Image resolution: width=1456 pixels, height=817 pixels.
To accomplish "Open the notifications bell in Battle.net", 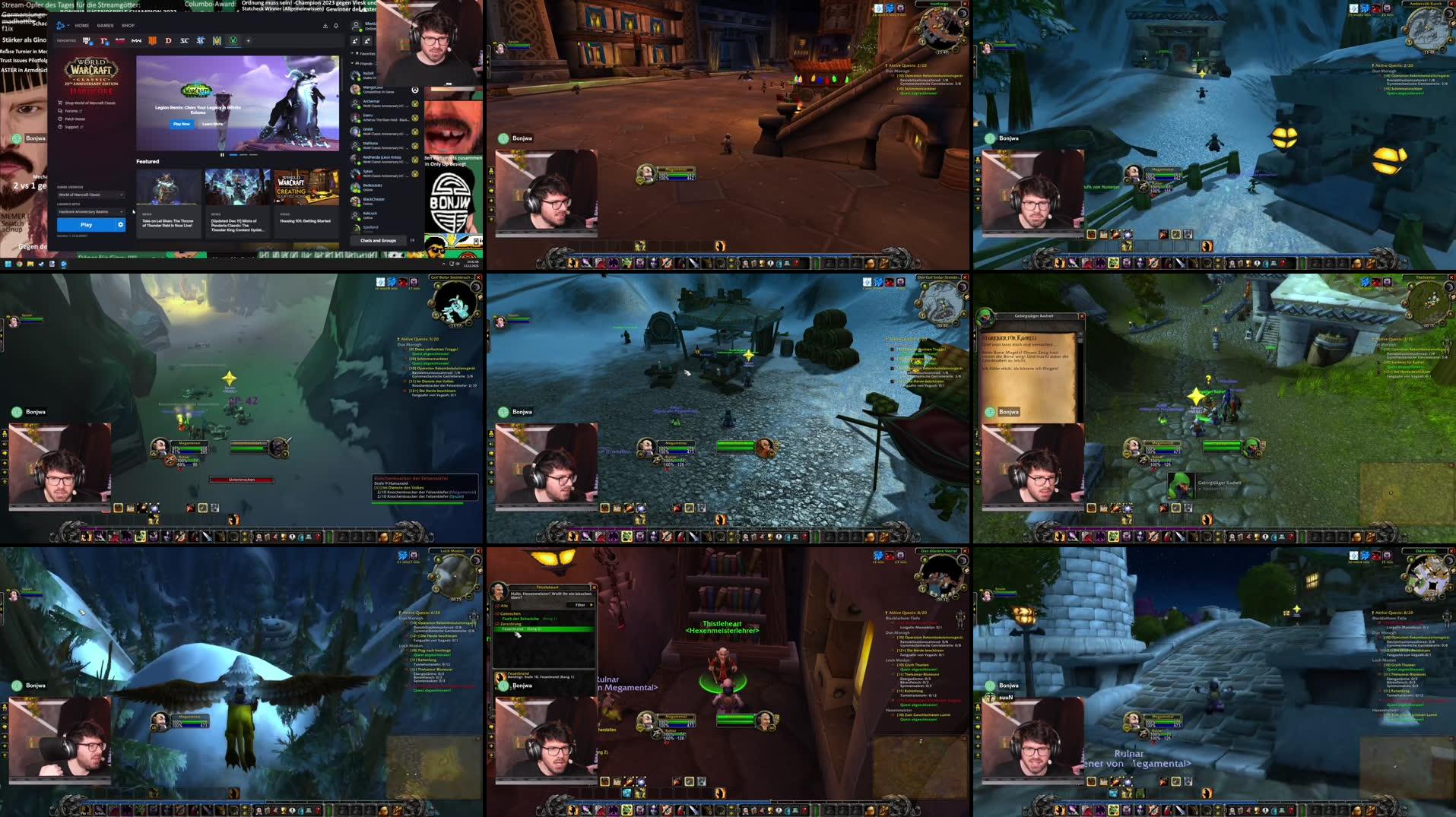I will coord(337,26).
